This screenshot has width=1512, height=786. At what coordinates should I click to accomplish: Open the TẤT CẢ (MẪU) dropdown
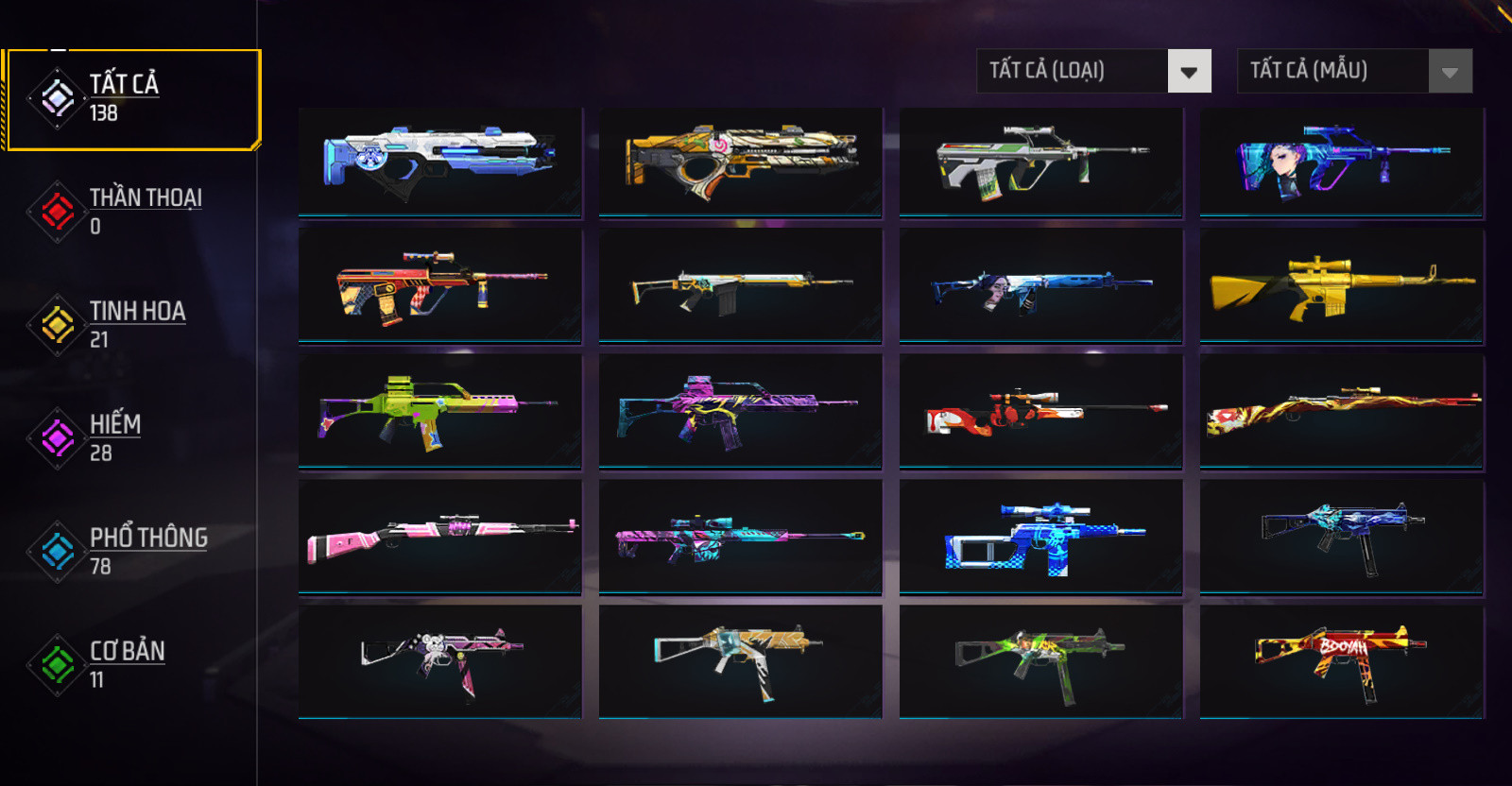click(1354, 71)
